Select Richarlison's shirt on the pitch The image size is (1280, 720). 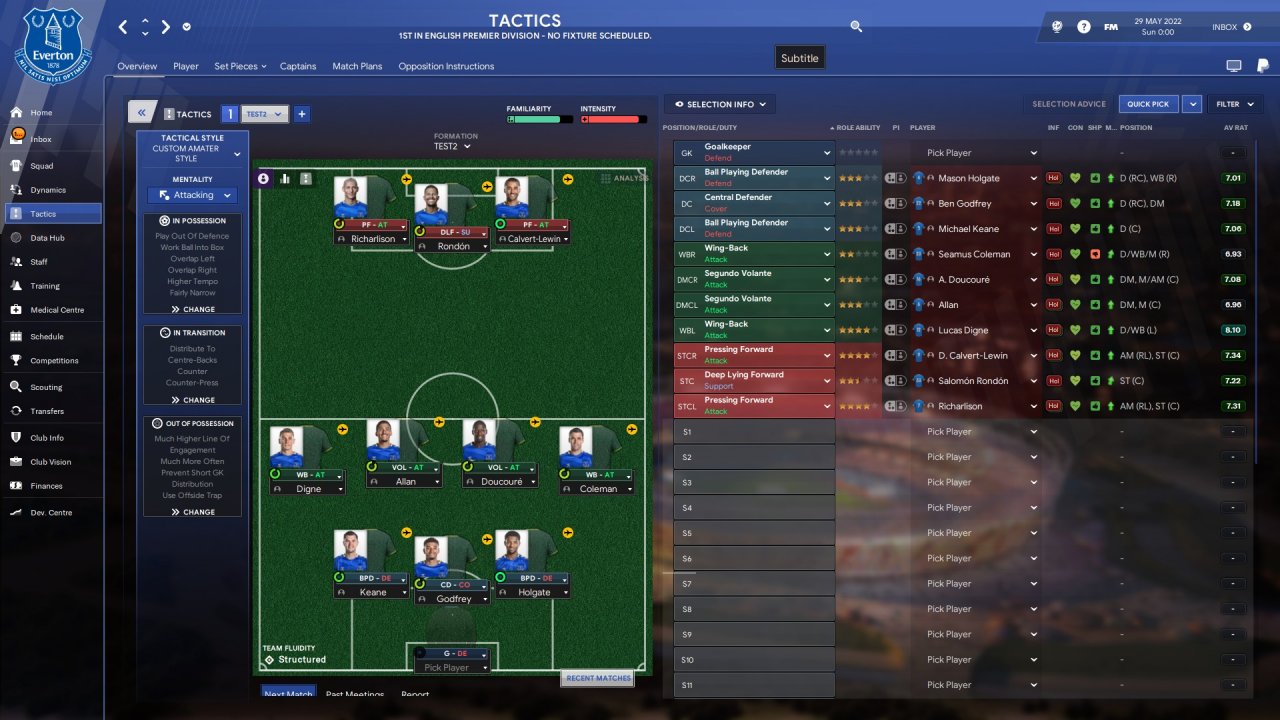pyautogui.click(x=352, y=199)
